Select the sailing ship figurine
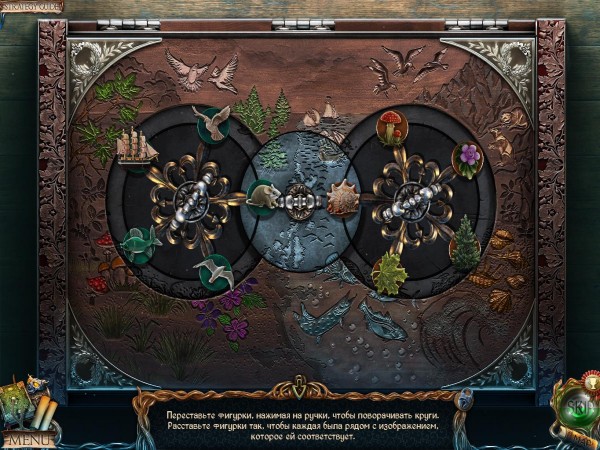Image resolution: width=600 pixels, height=450 pixels. click(134, 147)
